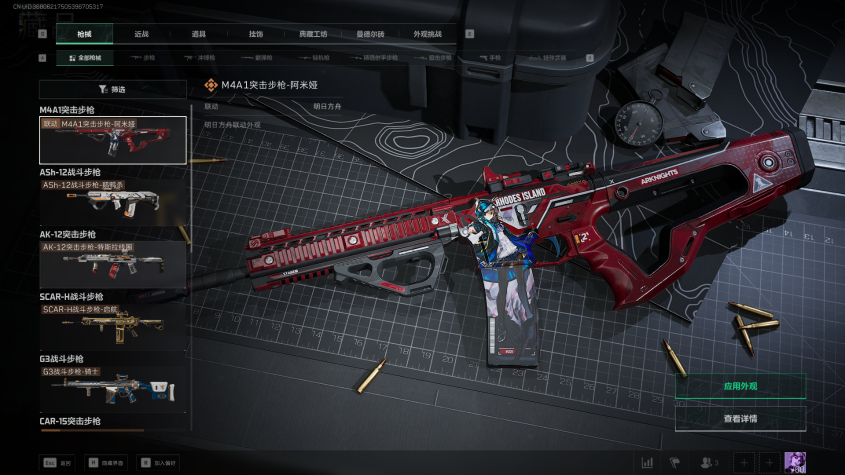Switch to the 近战 melee tab
Viewport: 845px width, 475px height.
pyautogui.click(x=141, y=34)
